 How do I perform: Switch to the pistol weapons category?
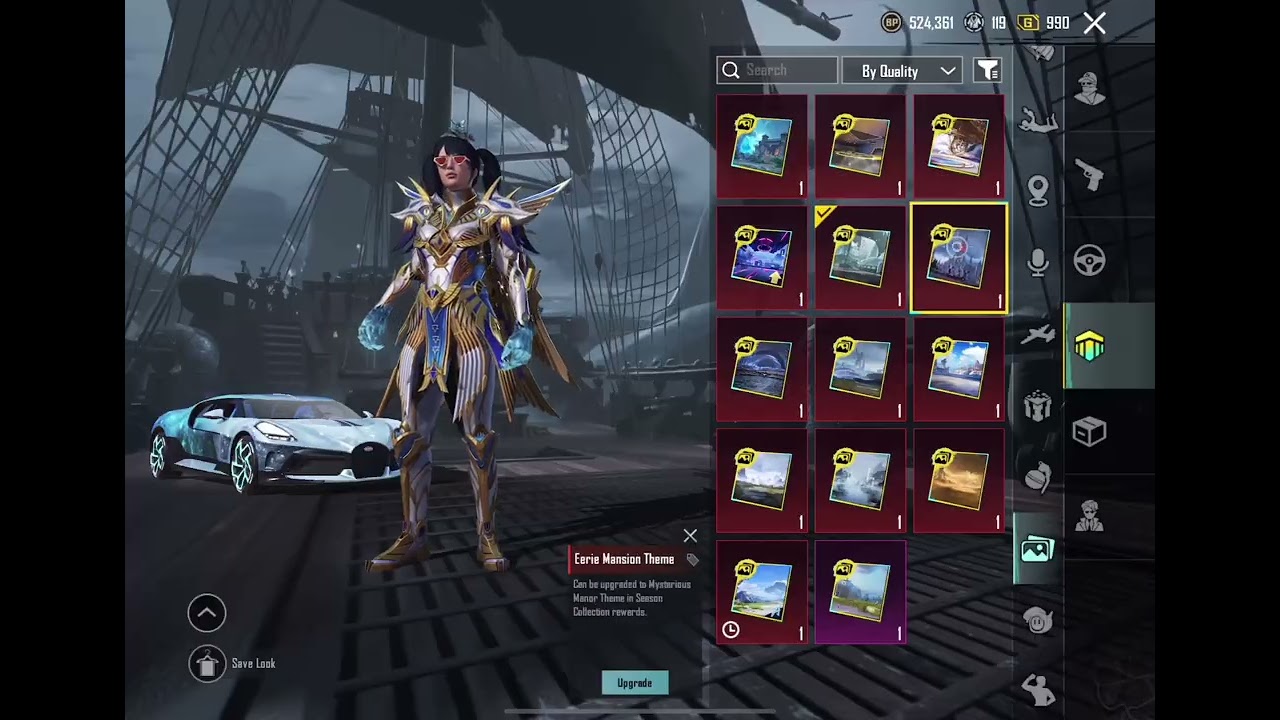[1089, 175]
